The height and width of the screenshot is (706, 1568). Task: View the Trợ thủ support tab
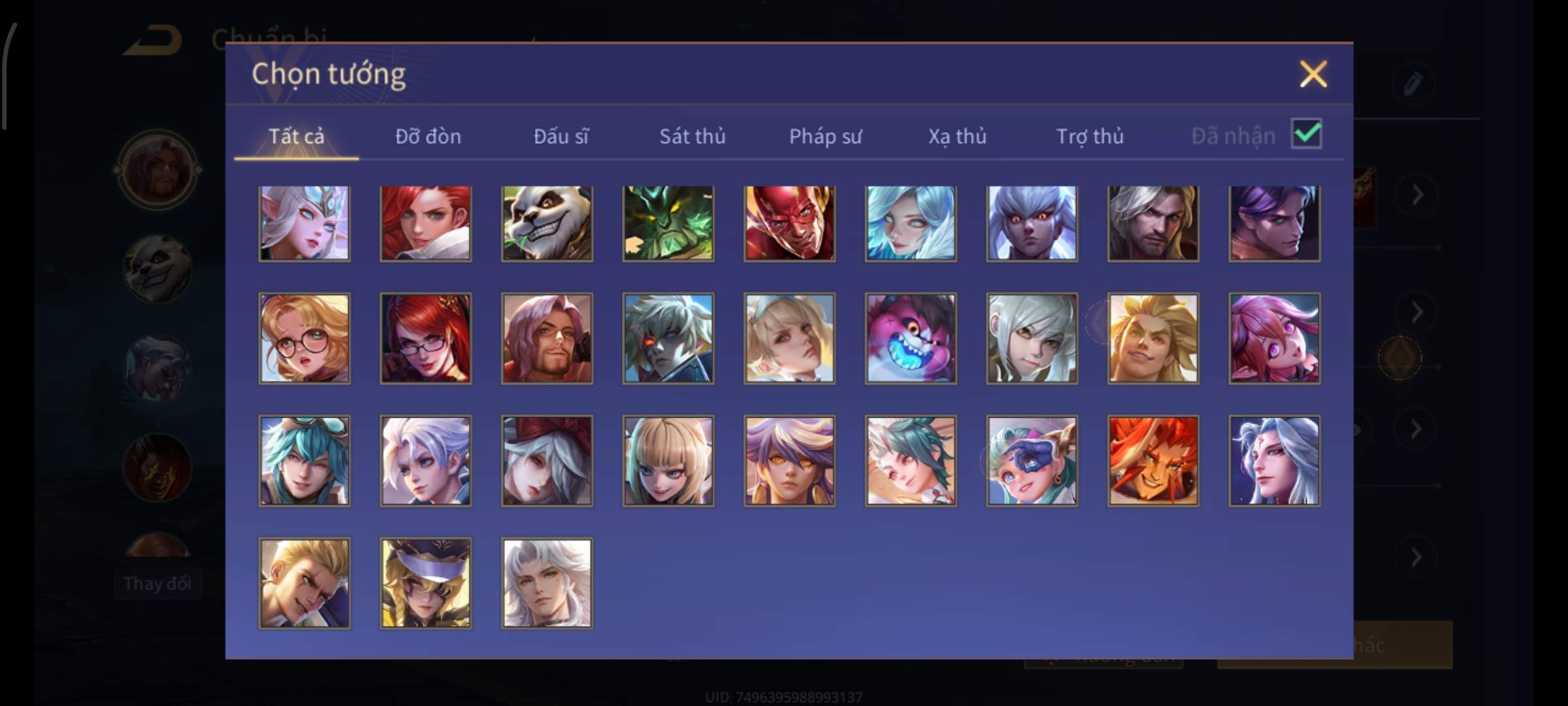pyautogui.click(x=1090, y=136)
